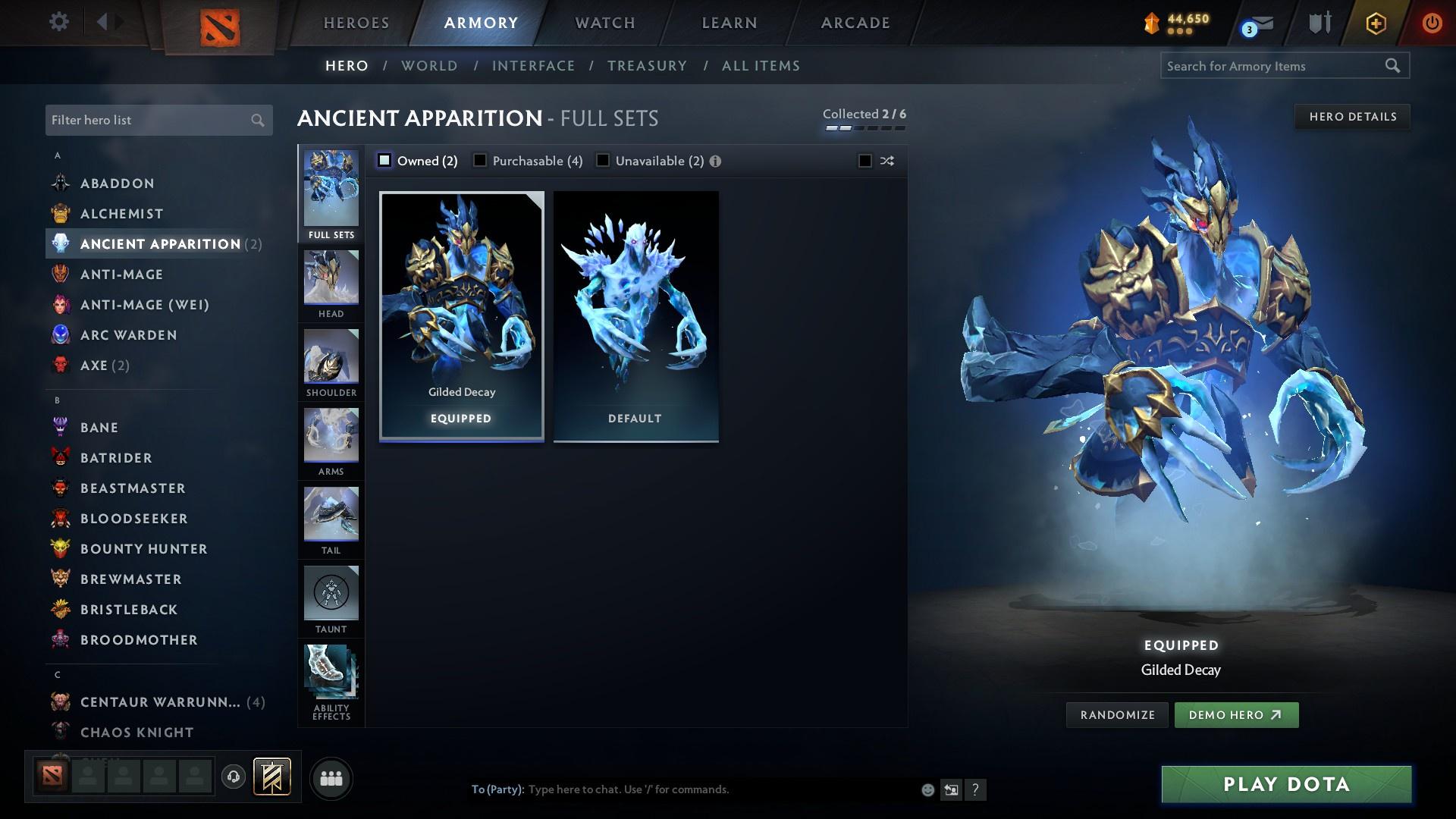
Task: Enable the Purchasable (4) filter
Action: 480,160
